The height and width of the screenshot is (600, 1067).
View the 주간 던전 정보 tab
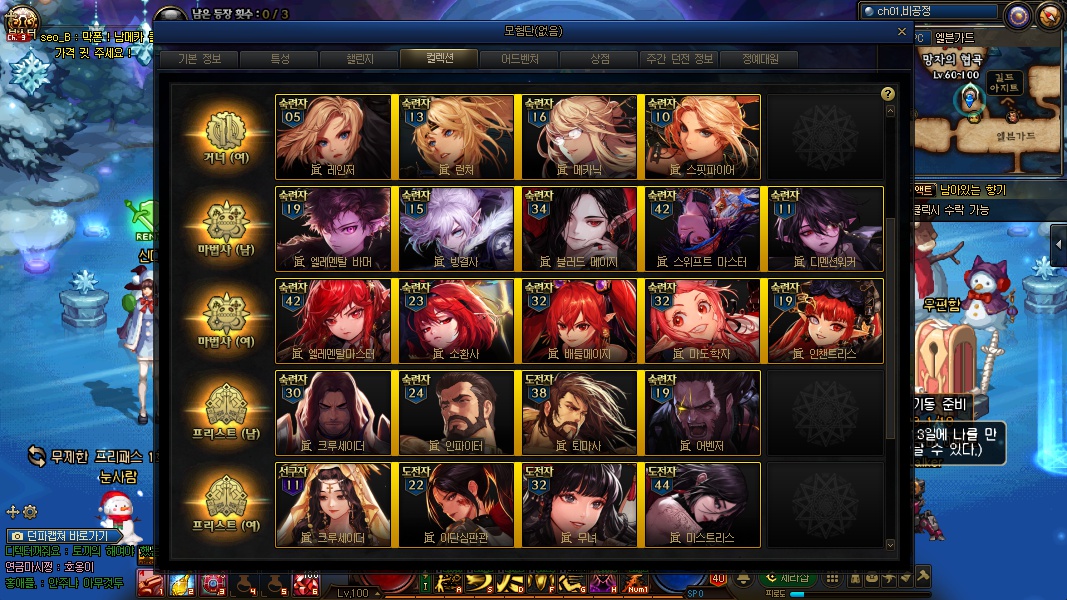pos(680,59)
